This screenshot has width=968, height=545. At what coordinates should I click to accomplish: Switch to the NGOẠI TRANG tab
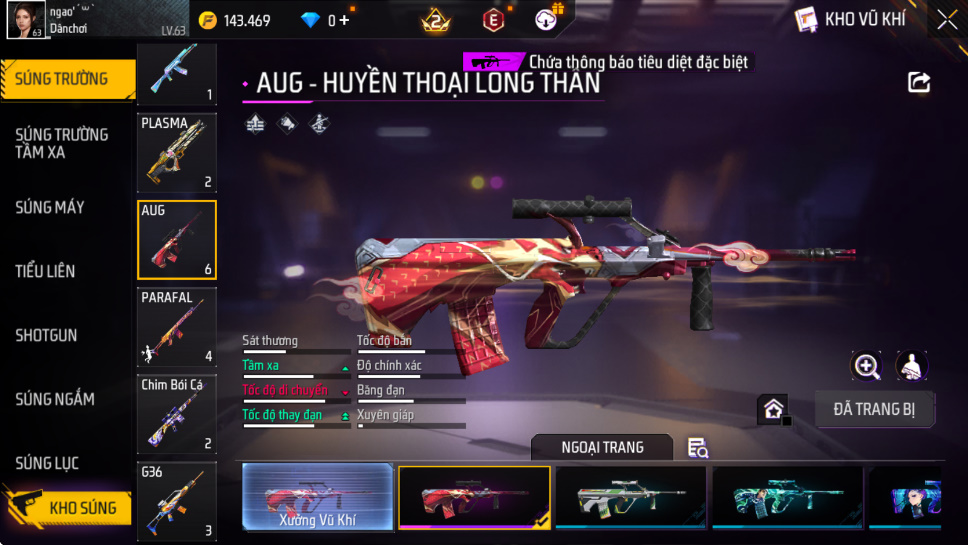[x=602, y=447]
